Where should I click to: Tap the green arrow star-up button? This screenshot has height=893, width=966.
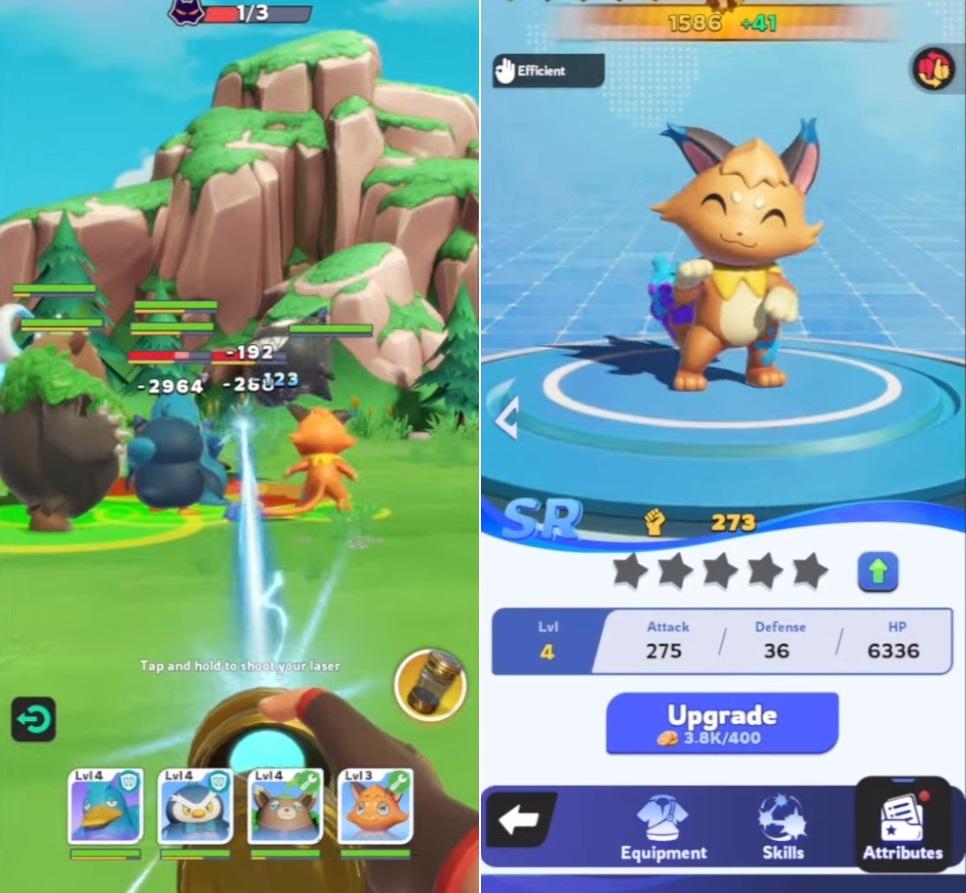pyautogui.click(x=877, y=573)
